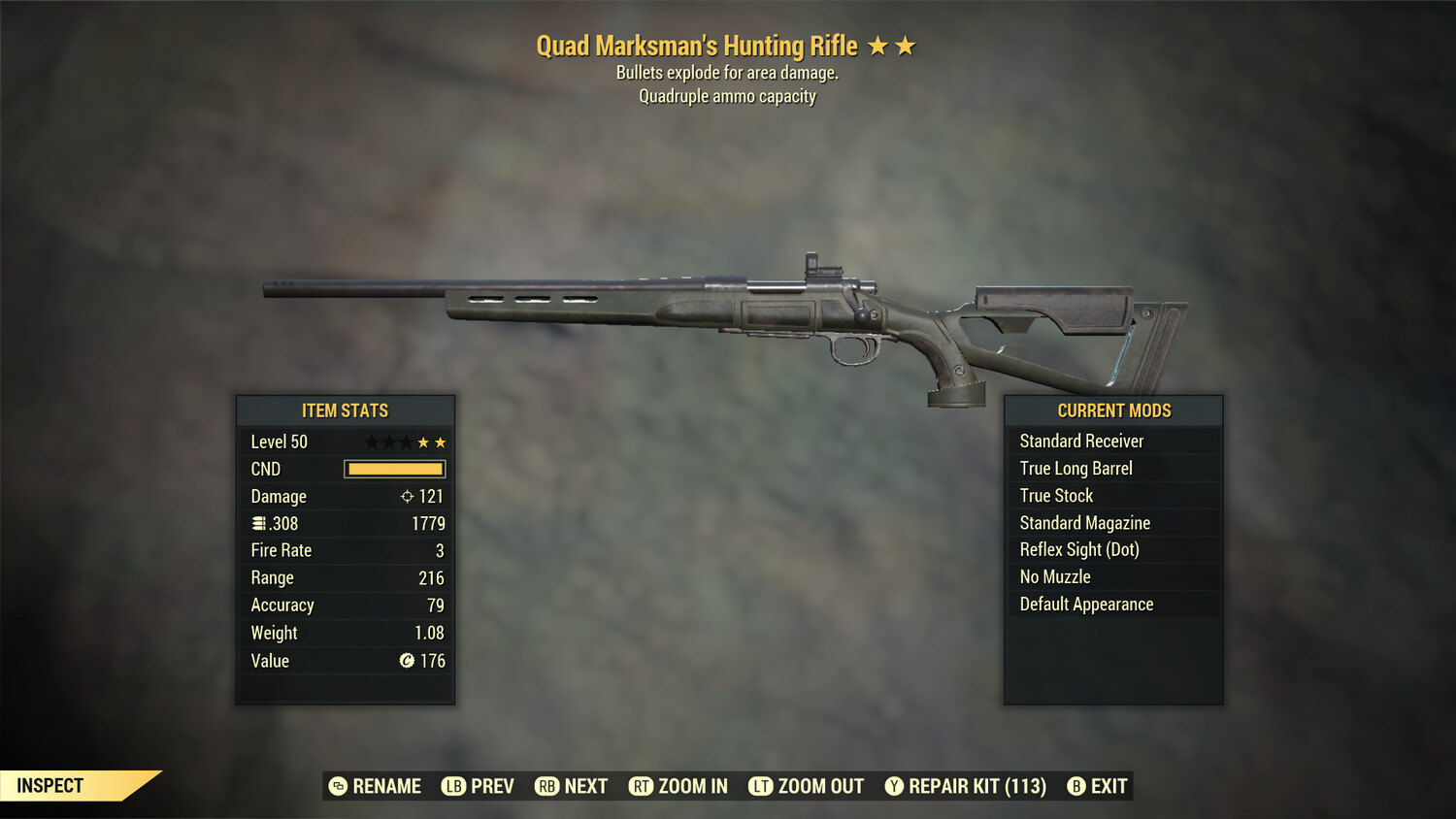Click the yellow CND condition bar
1456x819 pixels.
[393, 469]
